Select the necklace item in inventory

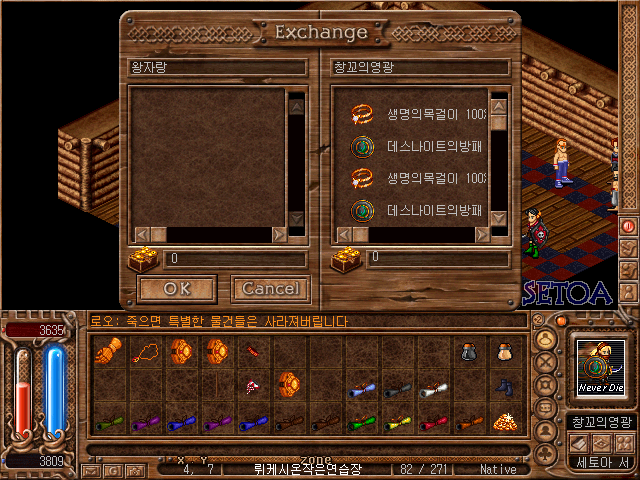click(x=144, y=352)
